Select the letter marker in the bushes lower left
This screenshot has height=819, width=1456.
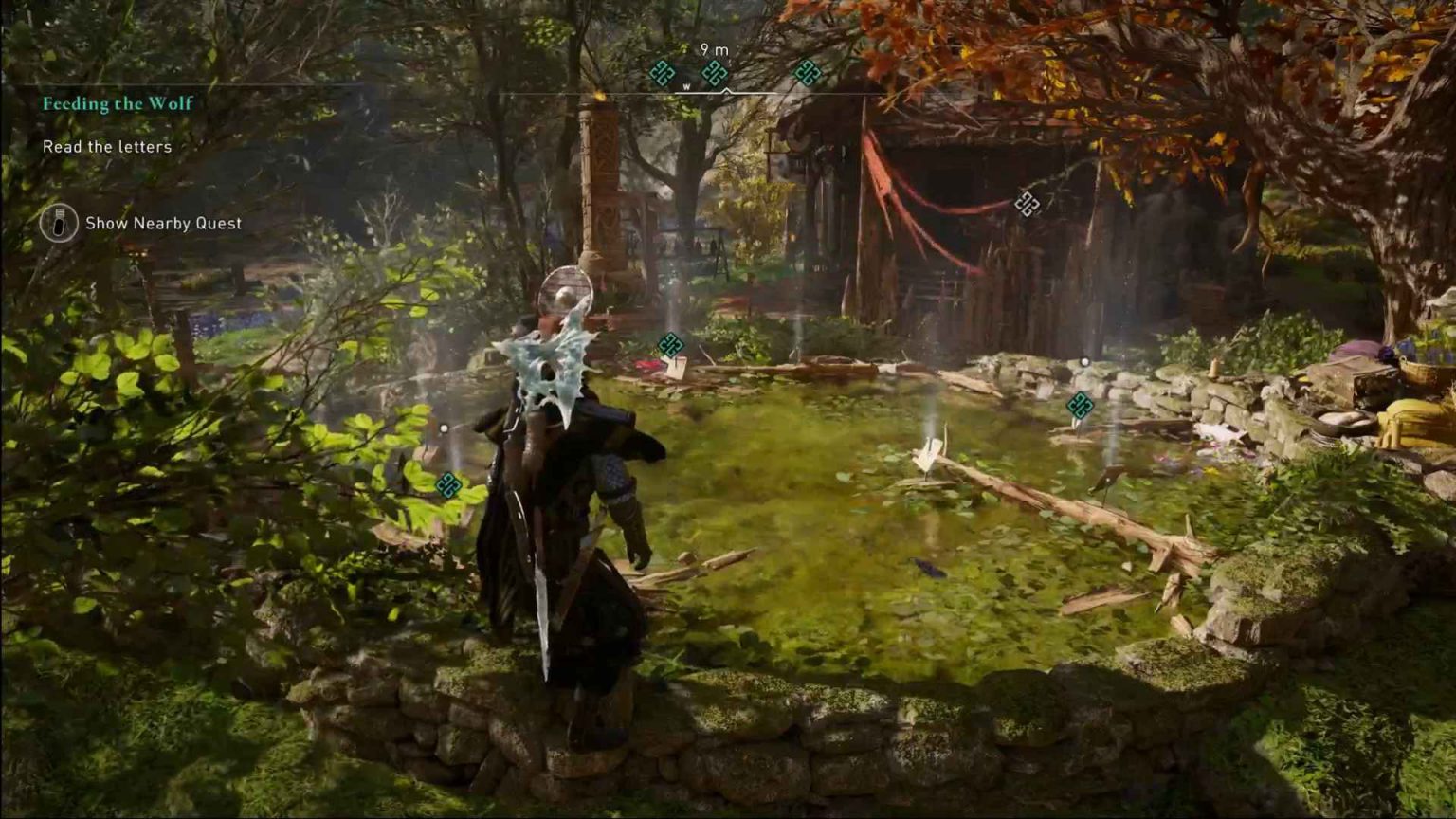[x=447, y=485]
